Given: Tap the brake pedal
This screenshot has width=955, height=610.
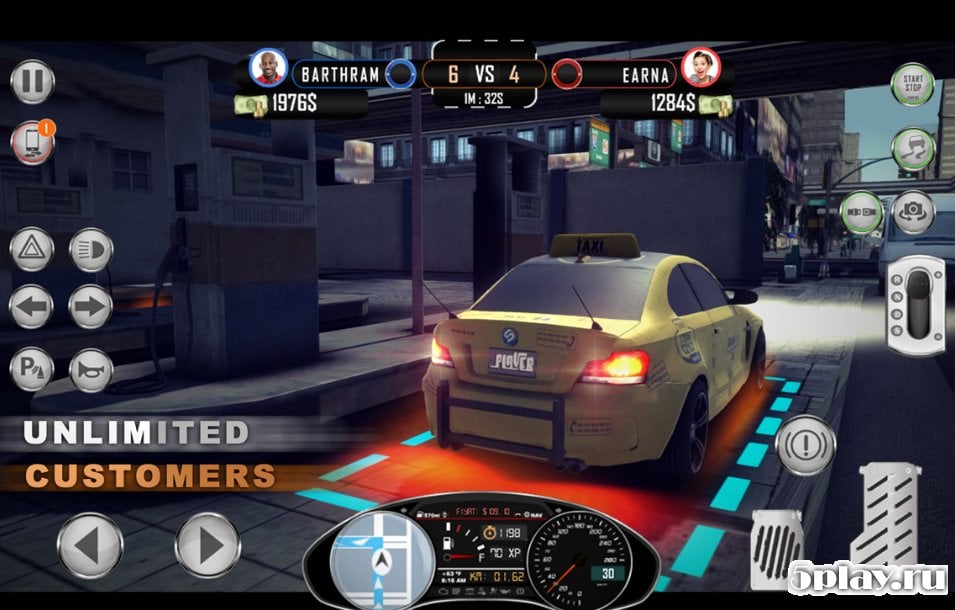Looking at the screenshot, I should coord(777,548).
